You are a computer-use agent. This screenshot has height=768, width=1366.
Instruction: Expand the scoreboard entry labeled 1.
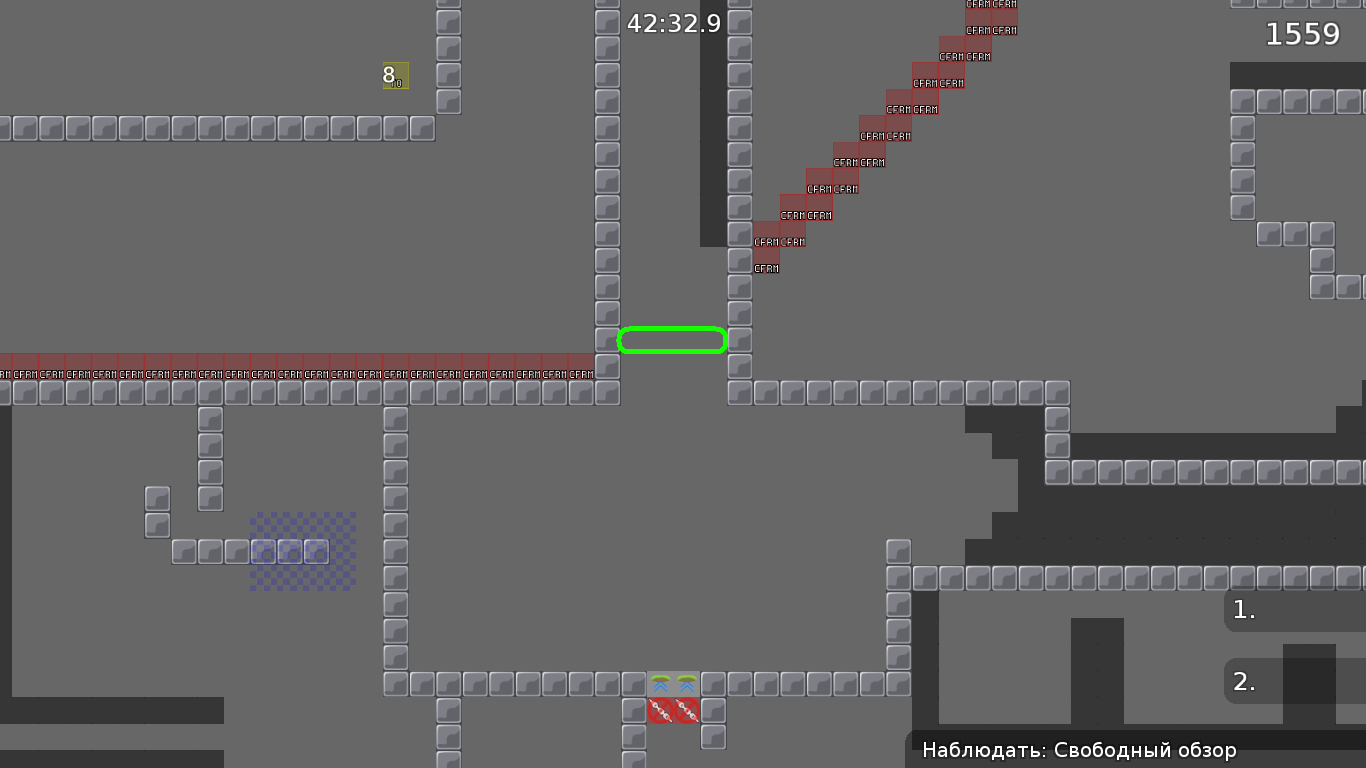(x=1243, y=610)
